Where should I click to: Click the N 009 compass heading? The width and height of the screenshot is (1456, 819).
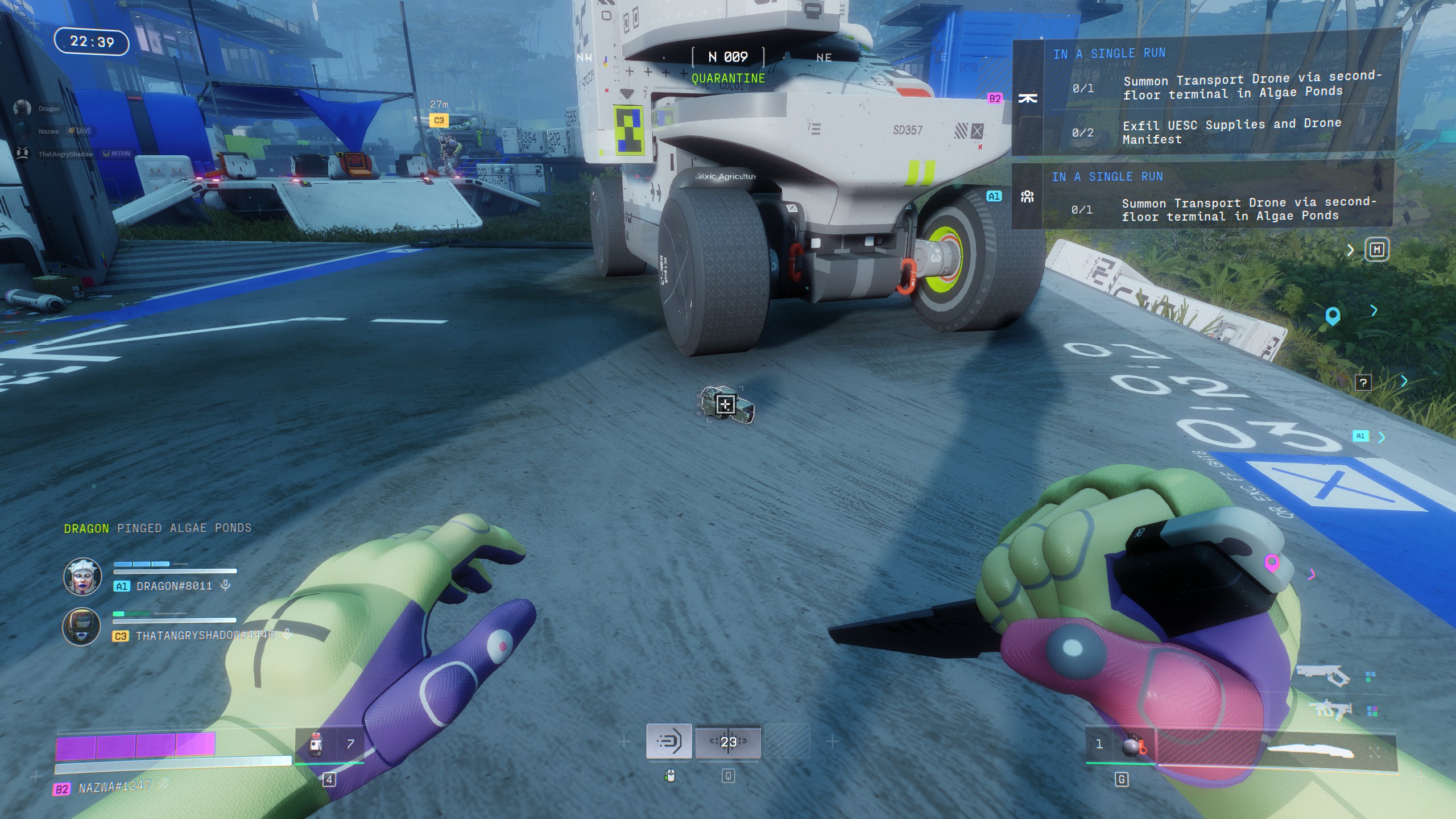pyautogui.click(x=728, y=57)
